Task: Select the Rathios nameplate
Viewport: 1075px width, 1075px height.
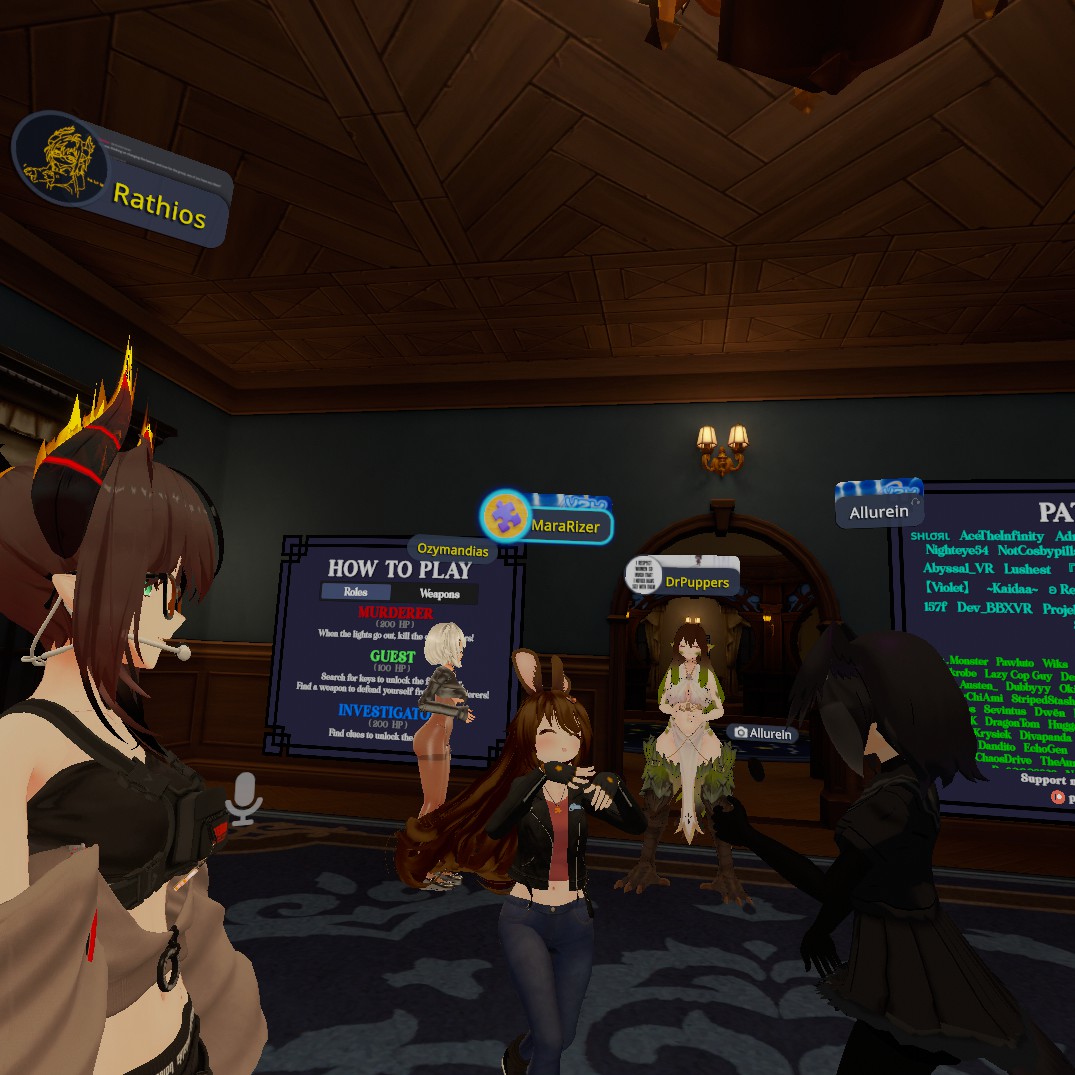Action: point(160,205)
